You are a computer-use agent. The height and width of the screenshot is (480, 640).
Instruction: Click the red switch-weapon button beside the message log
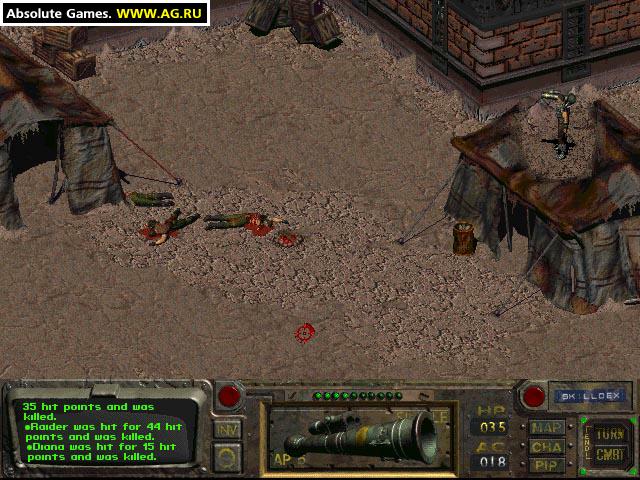[x=230, y=395]
